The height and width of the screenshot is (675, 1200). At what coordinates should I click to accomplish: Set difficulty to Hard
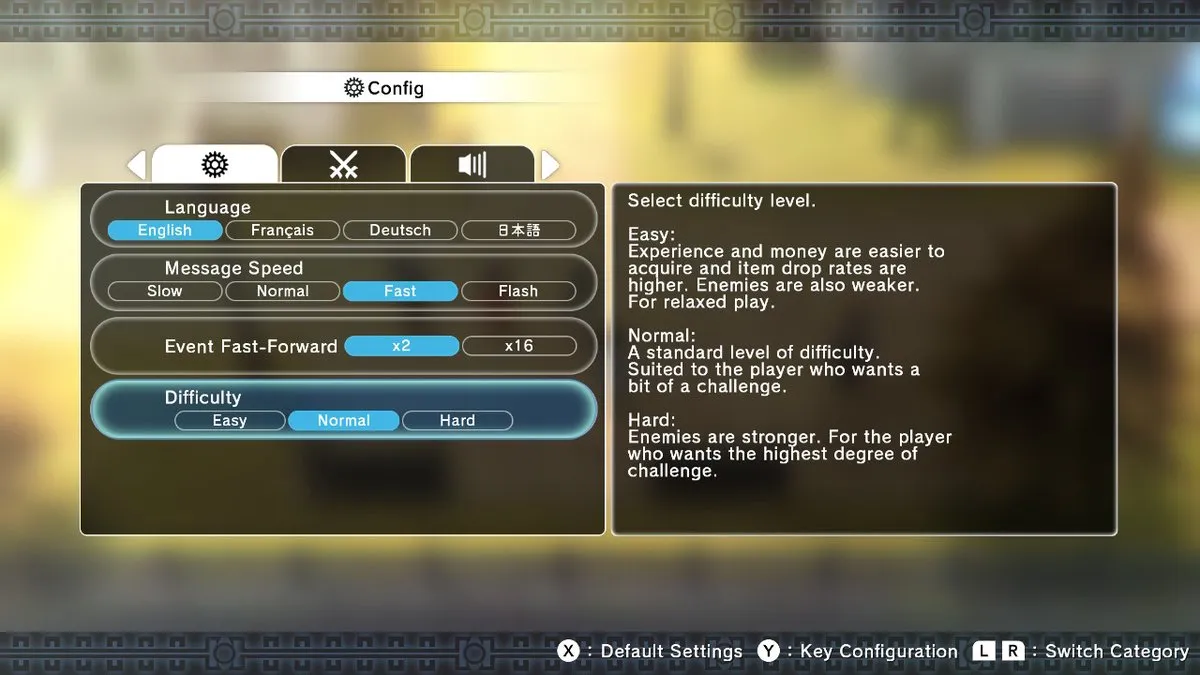[x=457, y=421]
